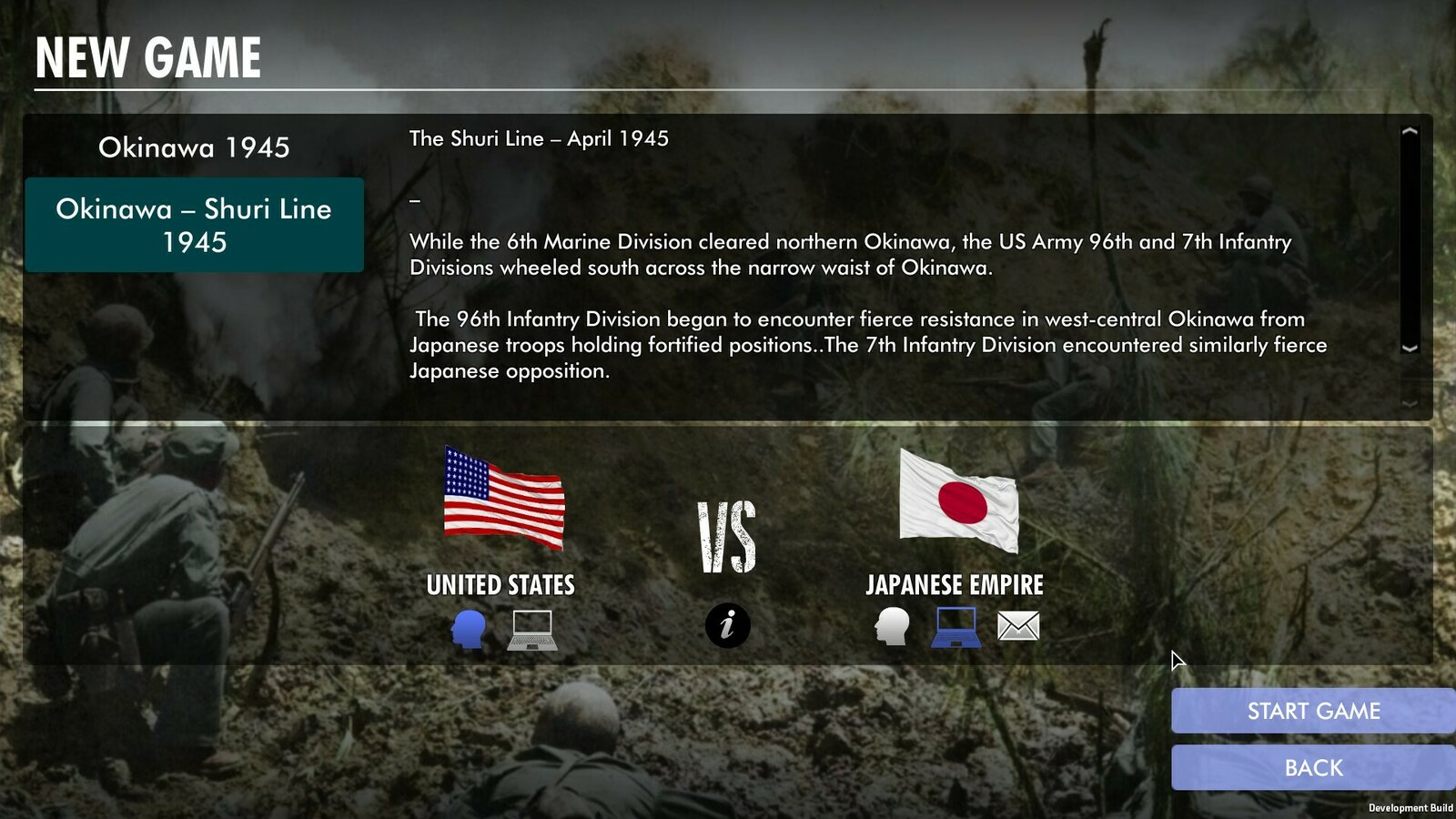Screen dimensions: 1456x819
Task: Select the Okinawa 1945 scenario
Action: click(194, 147)
